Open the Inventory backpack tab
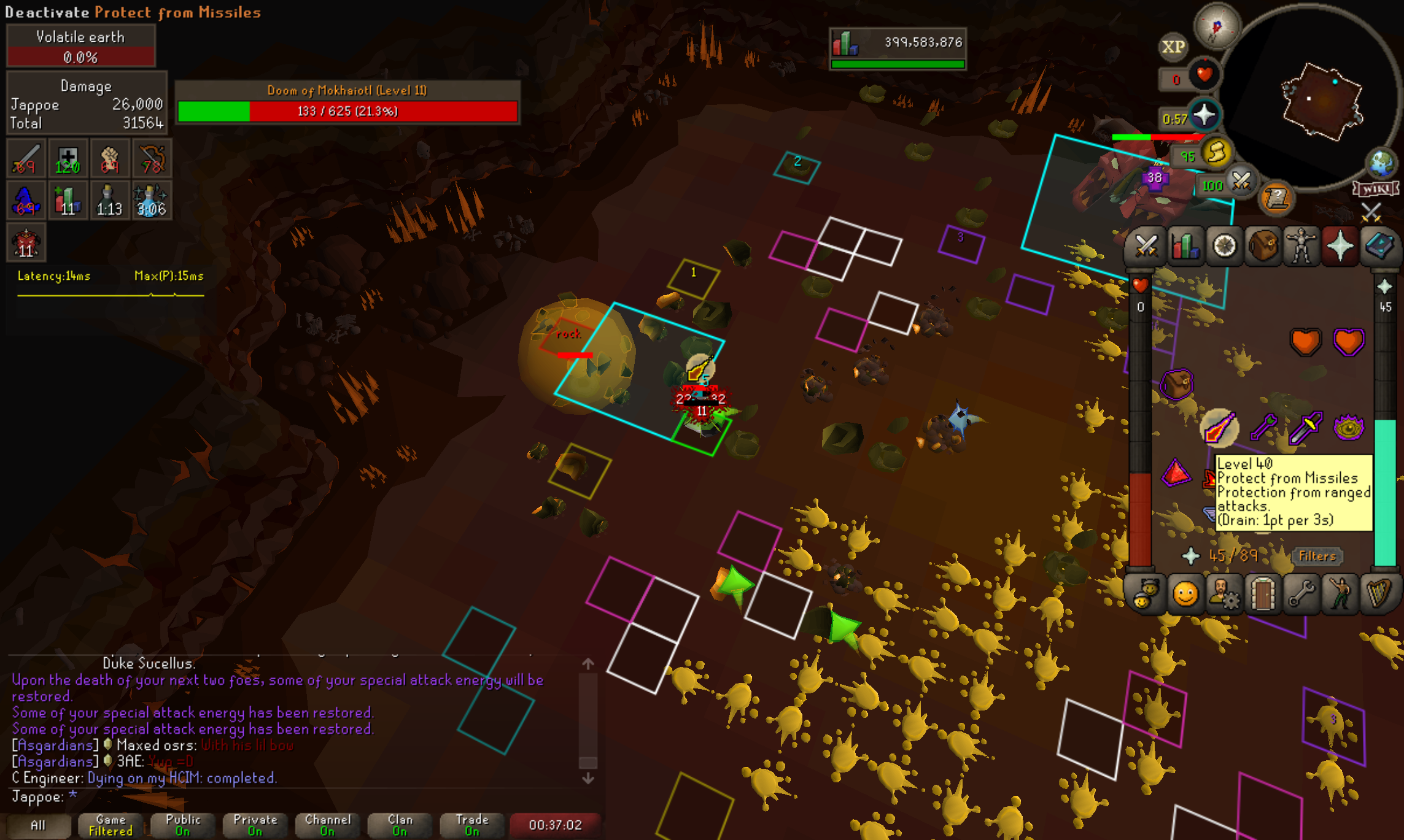The image size is (1404, 840). coord(1263,247)
